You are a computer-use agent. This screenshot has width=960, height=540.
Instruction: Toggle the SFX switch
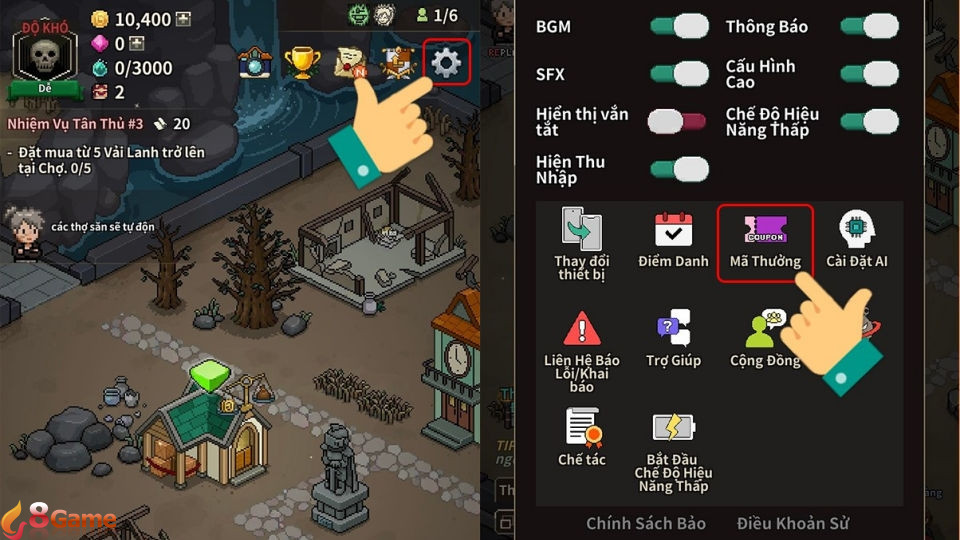click(x=679, y=73)
